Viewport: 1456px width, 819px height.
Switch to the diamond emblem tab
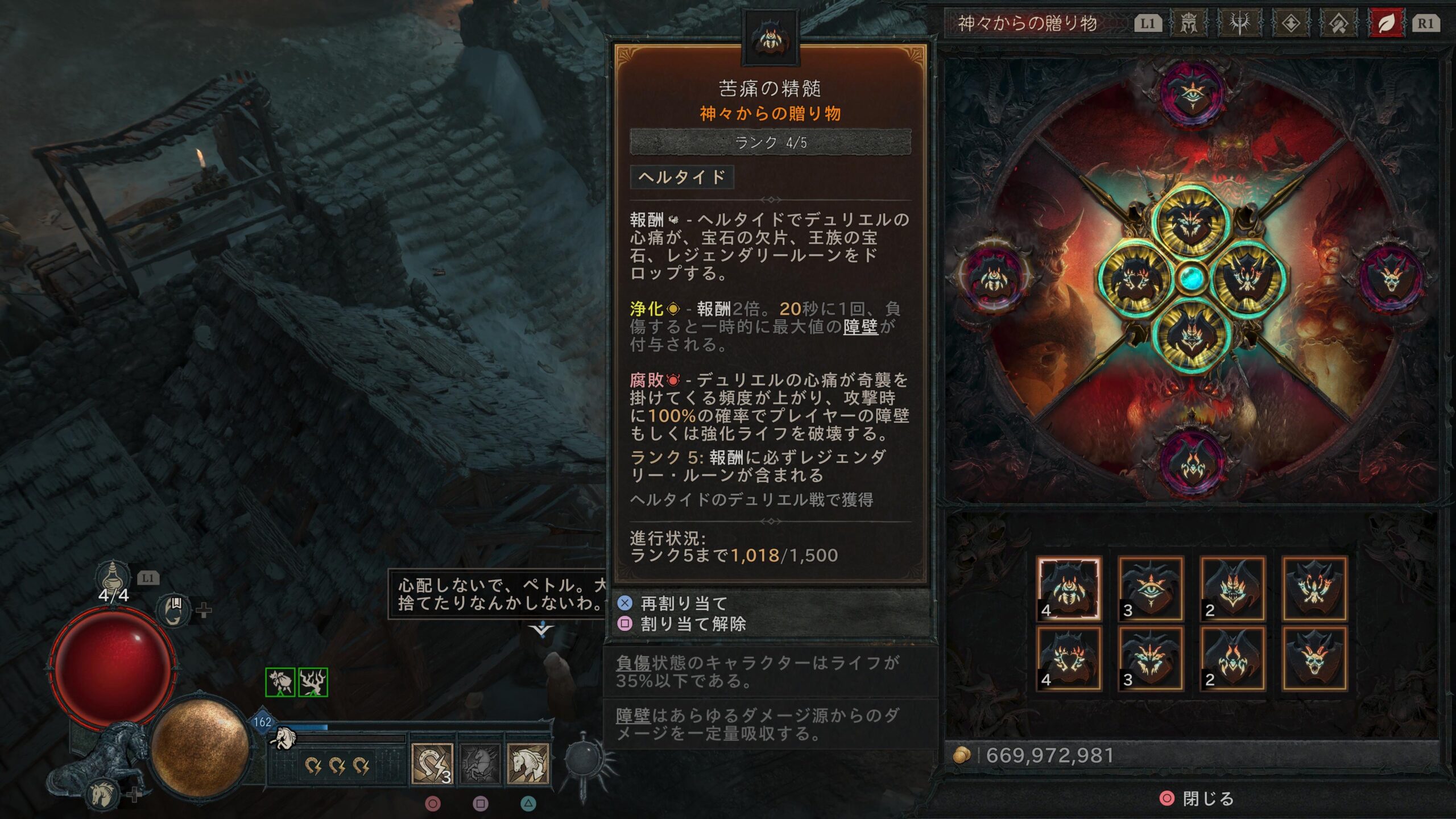click(1290, 23)
